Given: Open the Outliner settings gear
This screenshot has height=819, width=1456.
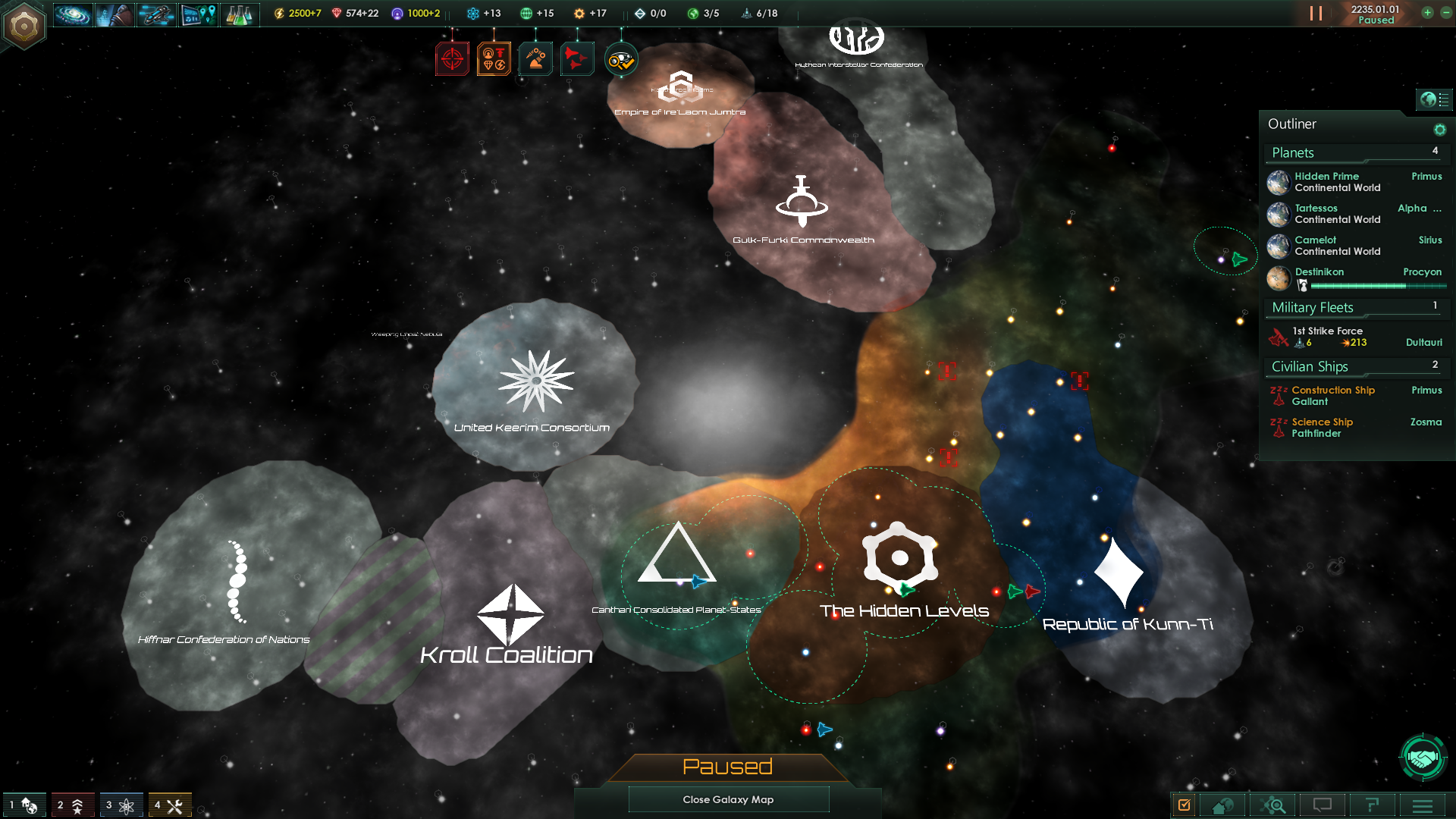Looking at the screenshot, I should pyautogui.click(x=1439, y=130).
